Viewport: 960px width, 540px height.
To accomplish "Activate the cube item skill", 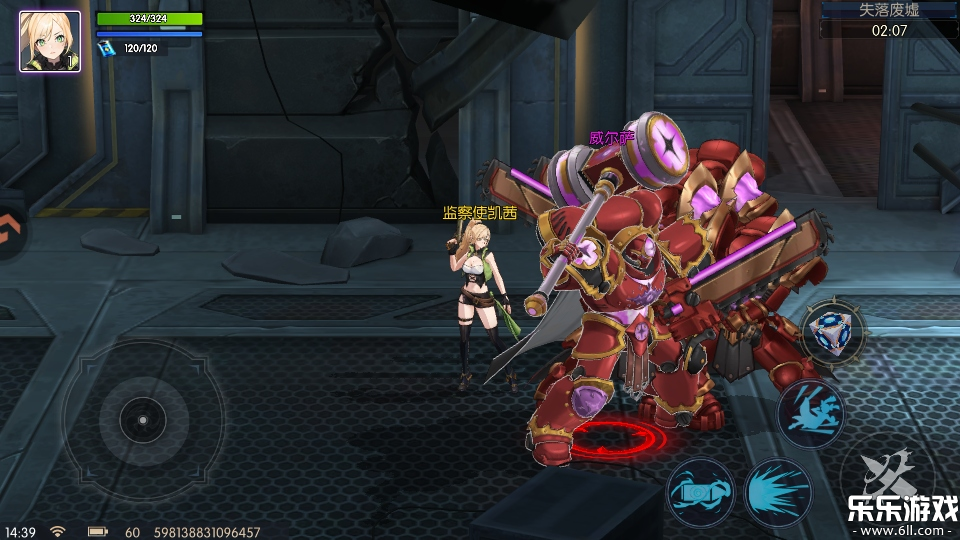I will [833, 332].
